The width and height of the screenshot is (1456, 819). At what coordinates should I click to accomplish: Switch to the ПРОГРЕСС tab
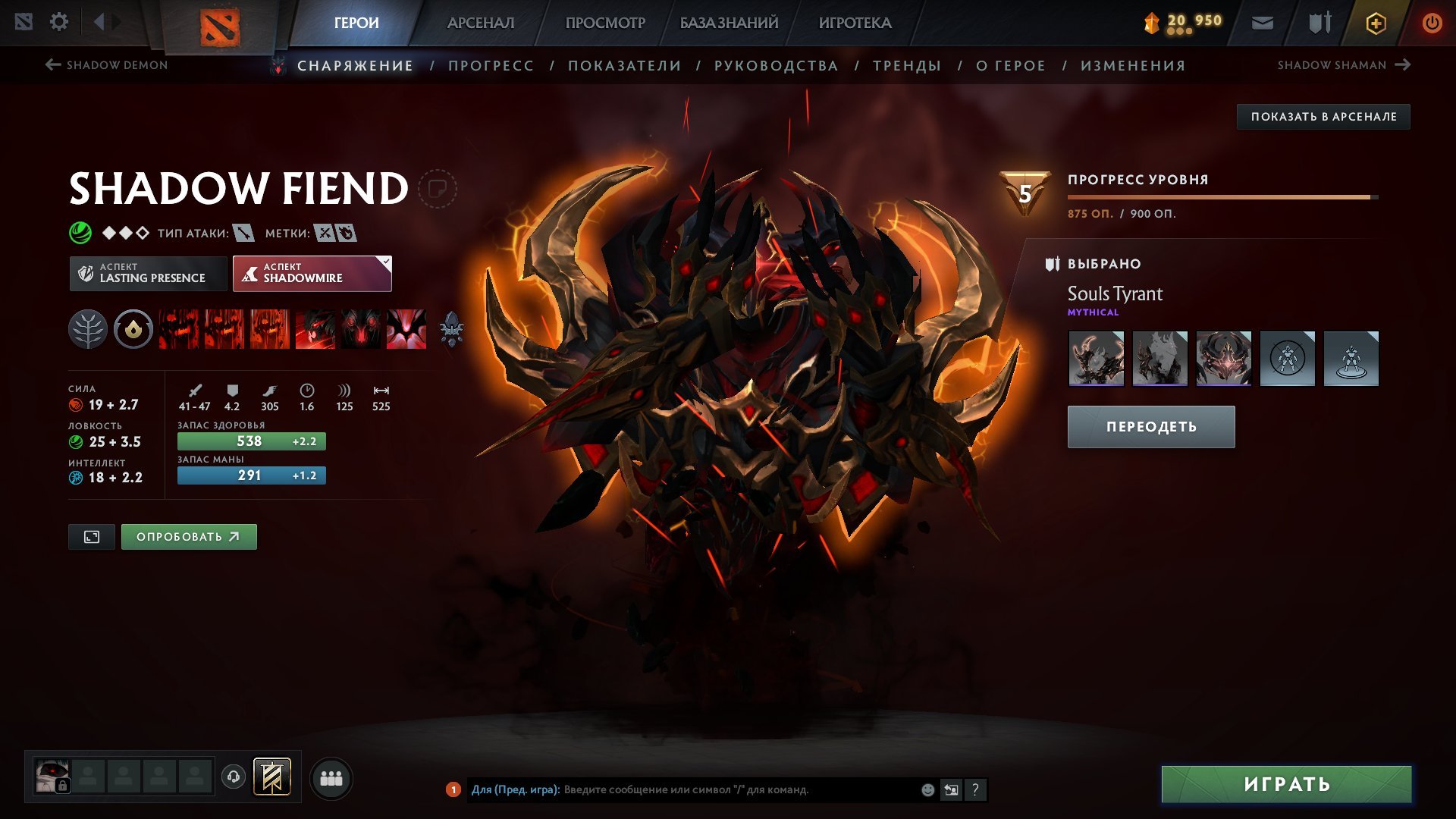click(490, 65)
